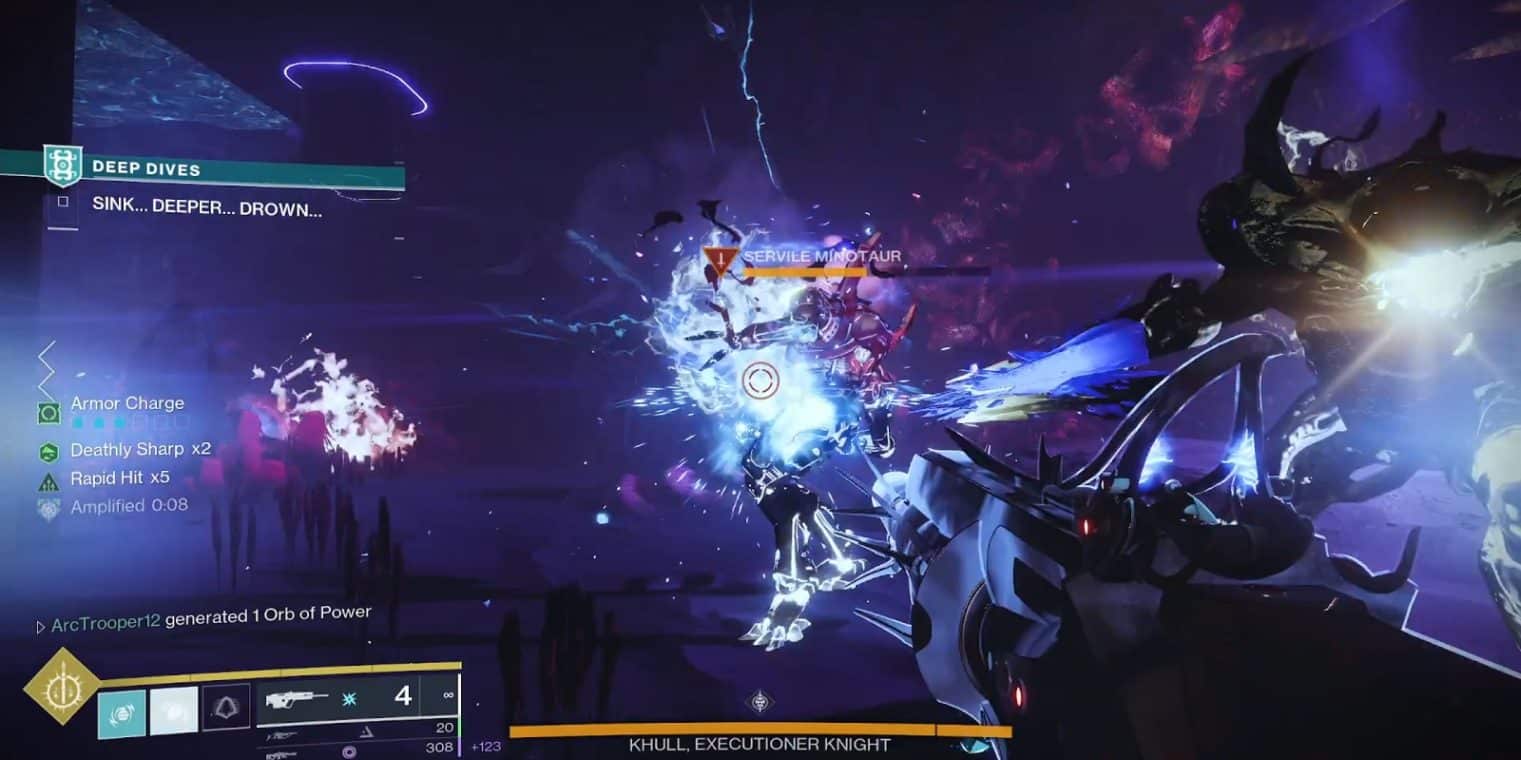Viewport: 1521px width, 760px height.
Task: Open the Deep Dives objective tracker
Action: (146, 169)
